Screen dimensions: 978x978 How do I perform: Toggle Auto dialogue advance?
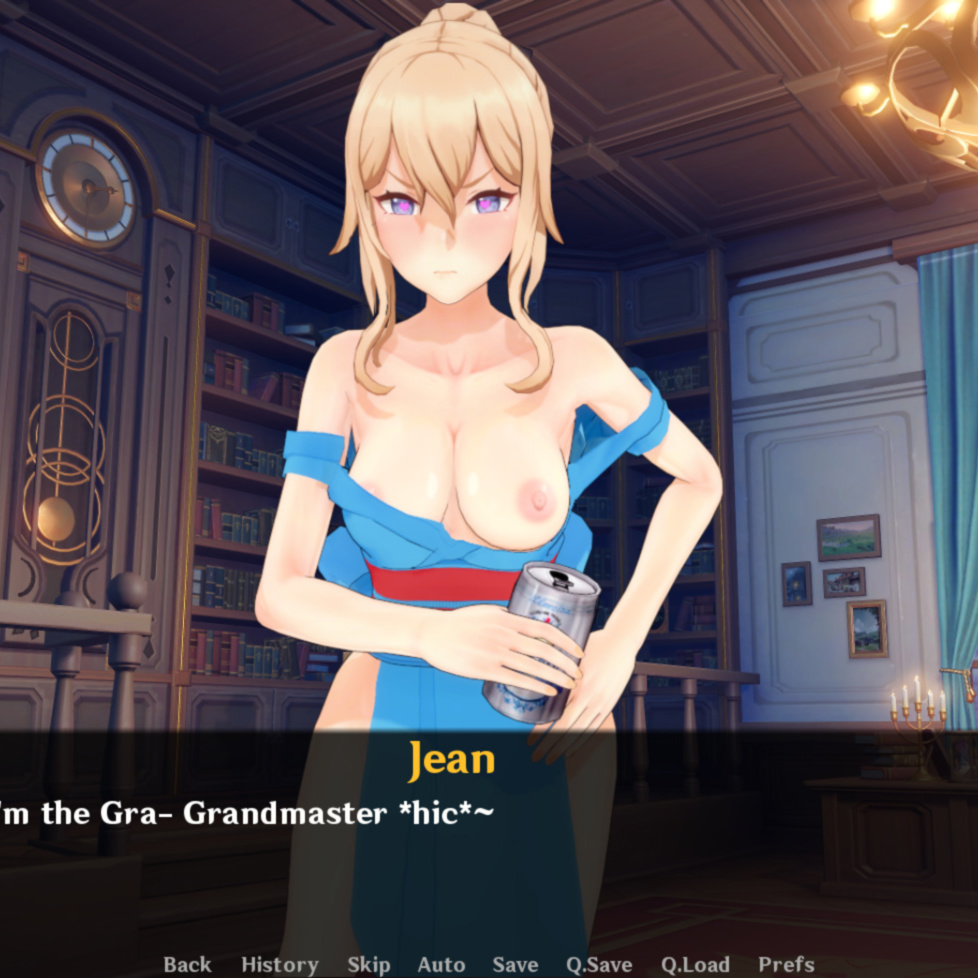pos(441,964)
